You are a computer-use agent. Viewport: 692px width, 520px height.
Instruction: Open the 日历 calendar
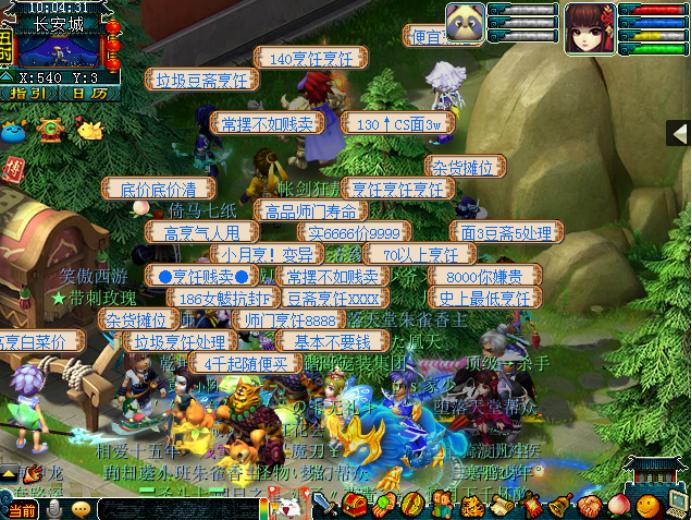click(88, 93)
